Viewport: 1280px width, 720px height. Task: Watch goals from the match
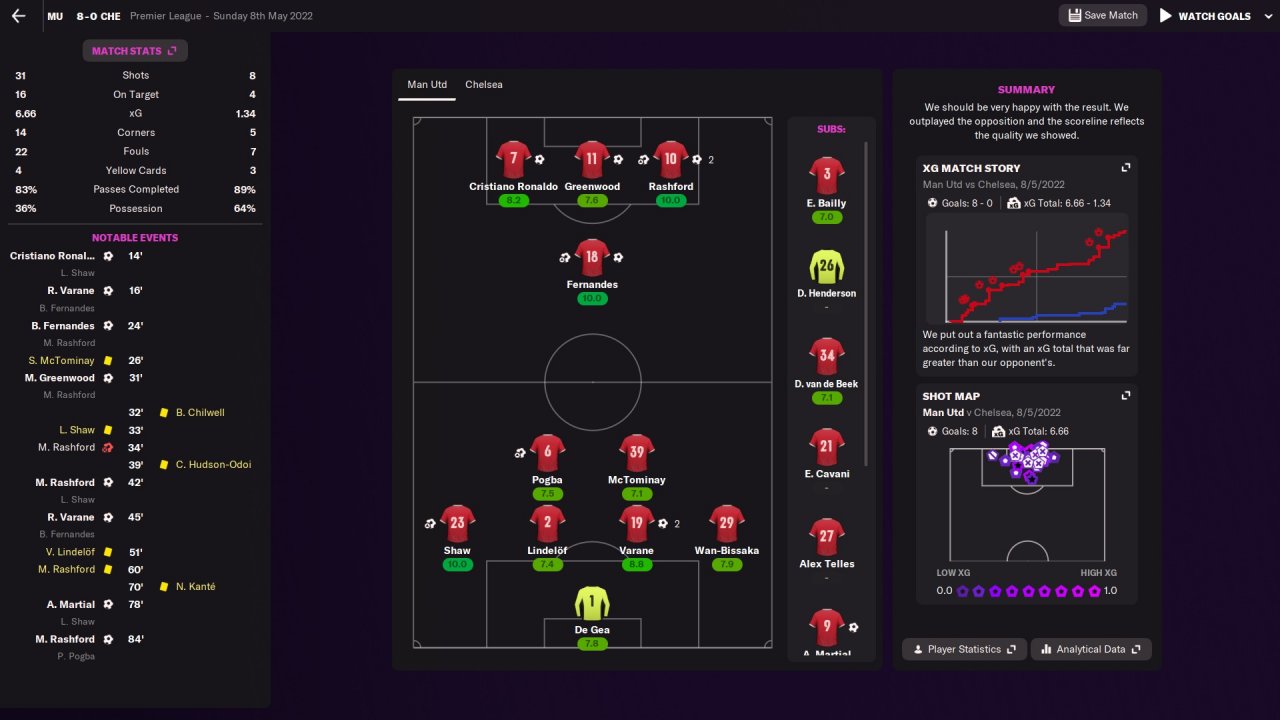[x=1205, y=16]
